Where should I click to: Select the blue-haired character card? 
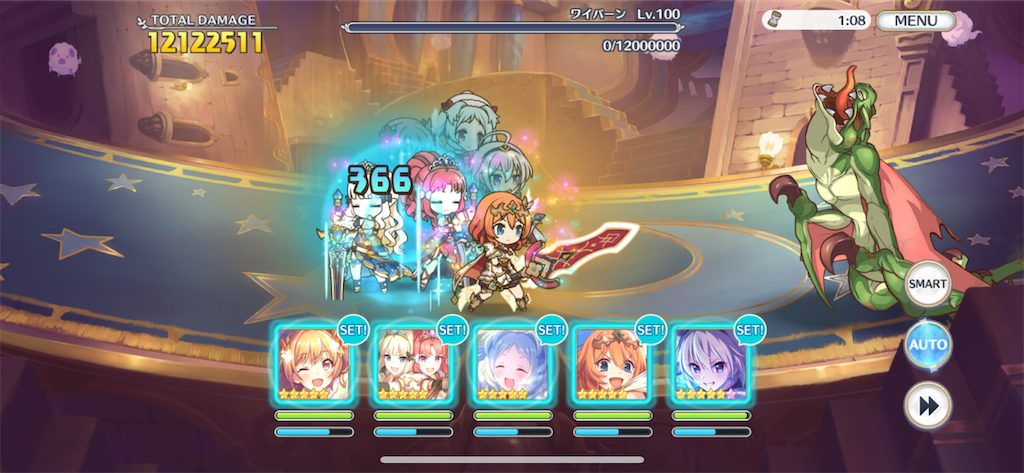[512, 364]
